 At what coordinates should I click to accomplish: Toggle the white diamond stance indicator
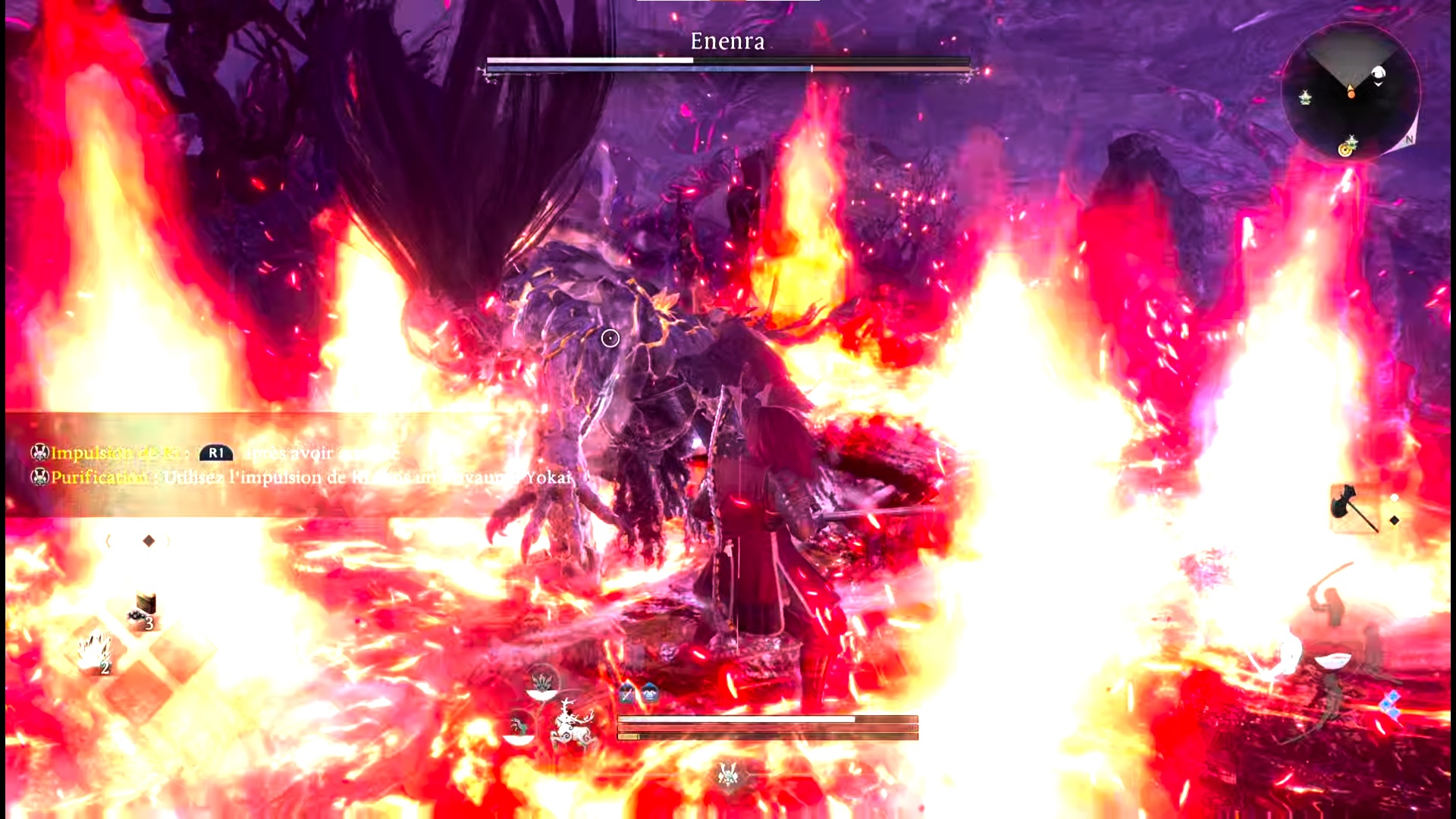[1395, 497]
